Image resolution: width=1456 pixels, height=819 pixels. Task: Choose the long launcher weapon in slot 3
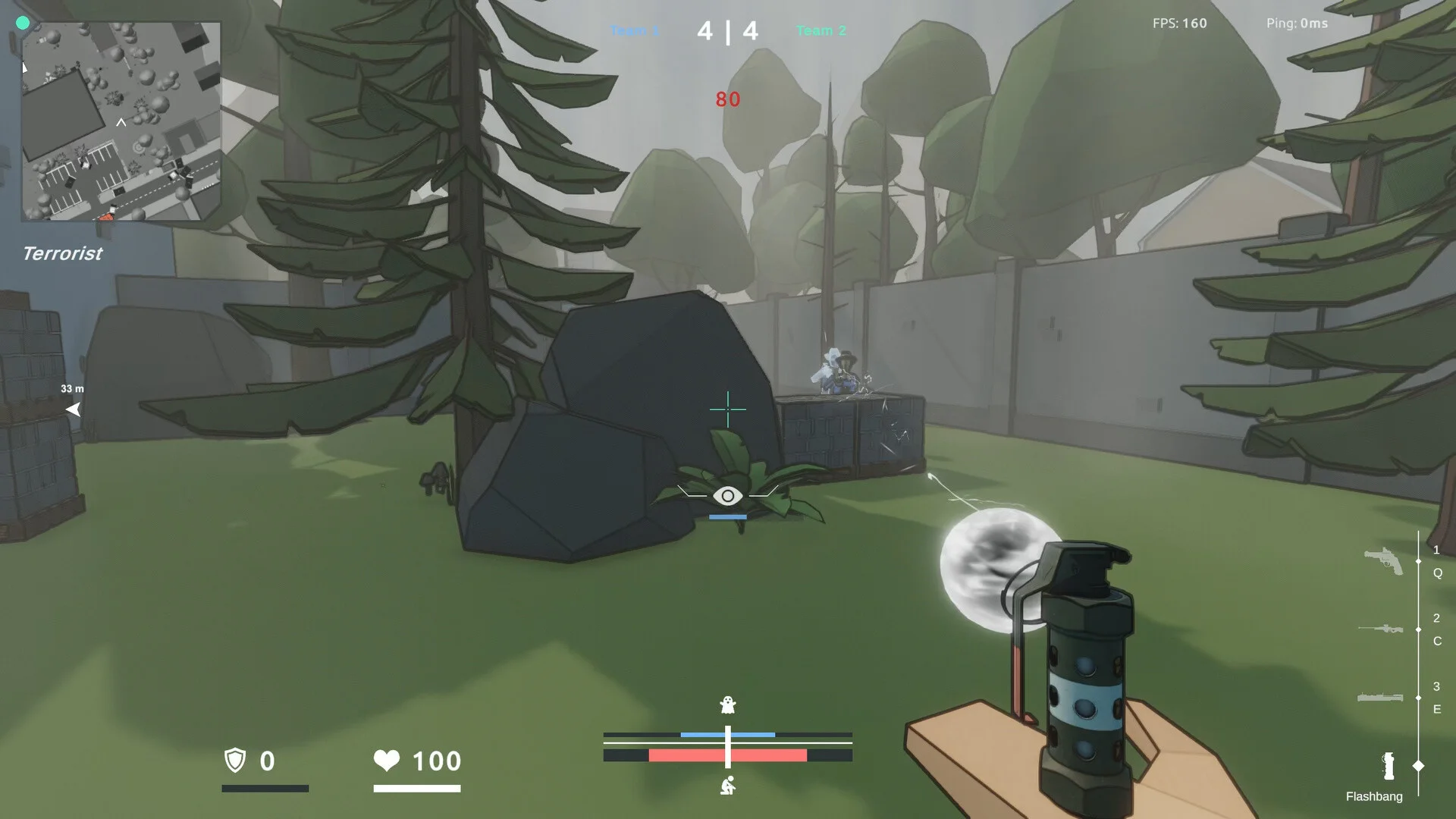[1379, 697]
